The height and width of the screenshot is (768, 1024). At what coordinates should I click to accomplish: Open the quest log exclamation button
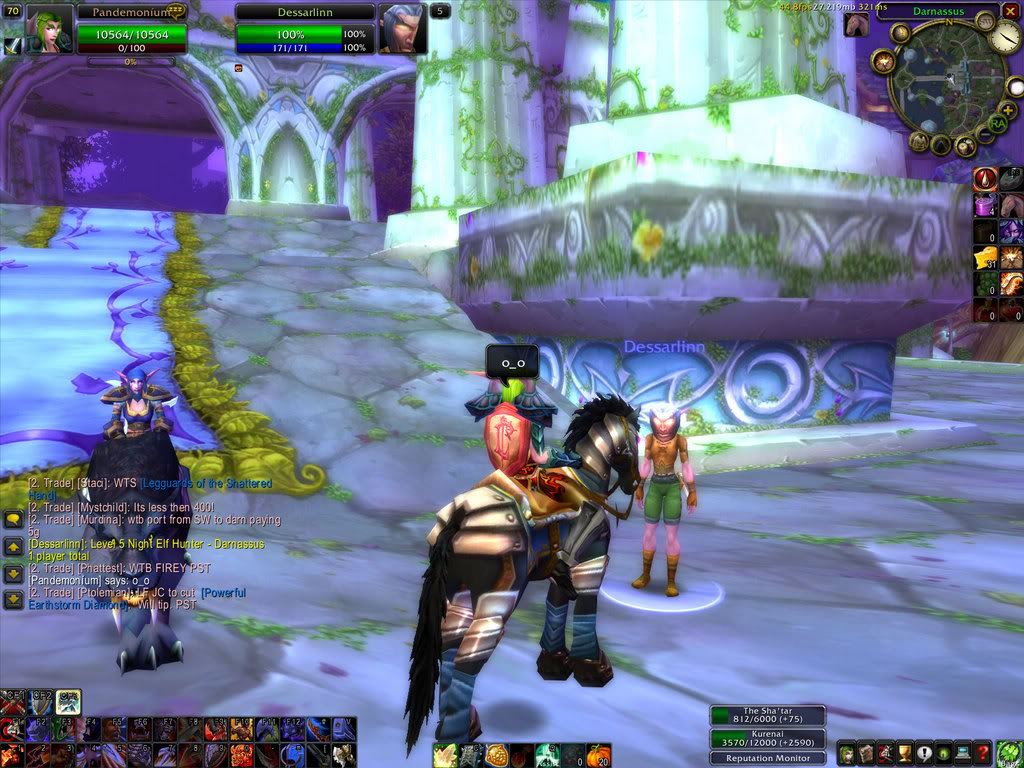(x=924, y=754)
